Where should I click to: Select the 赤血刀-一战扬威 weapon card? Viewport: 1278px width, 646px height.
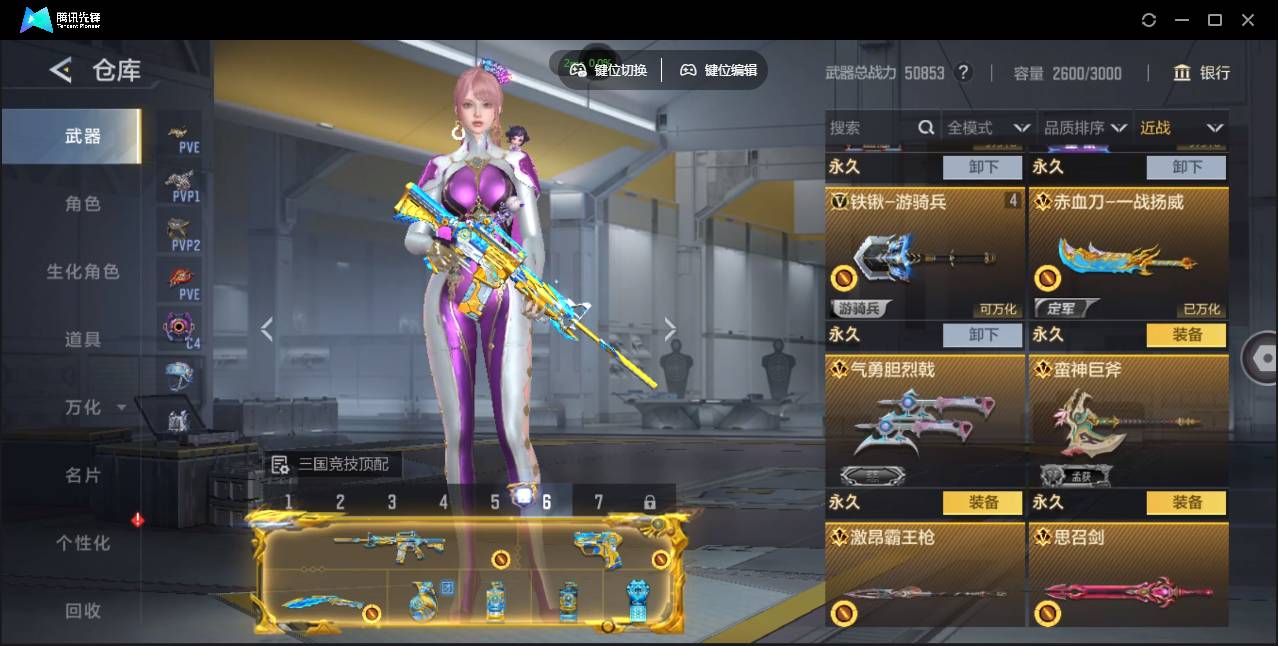(x=1128, y=254)
